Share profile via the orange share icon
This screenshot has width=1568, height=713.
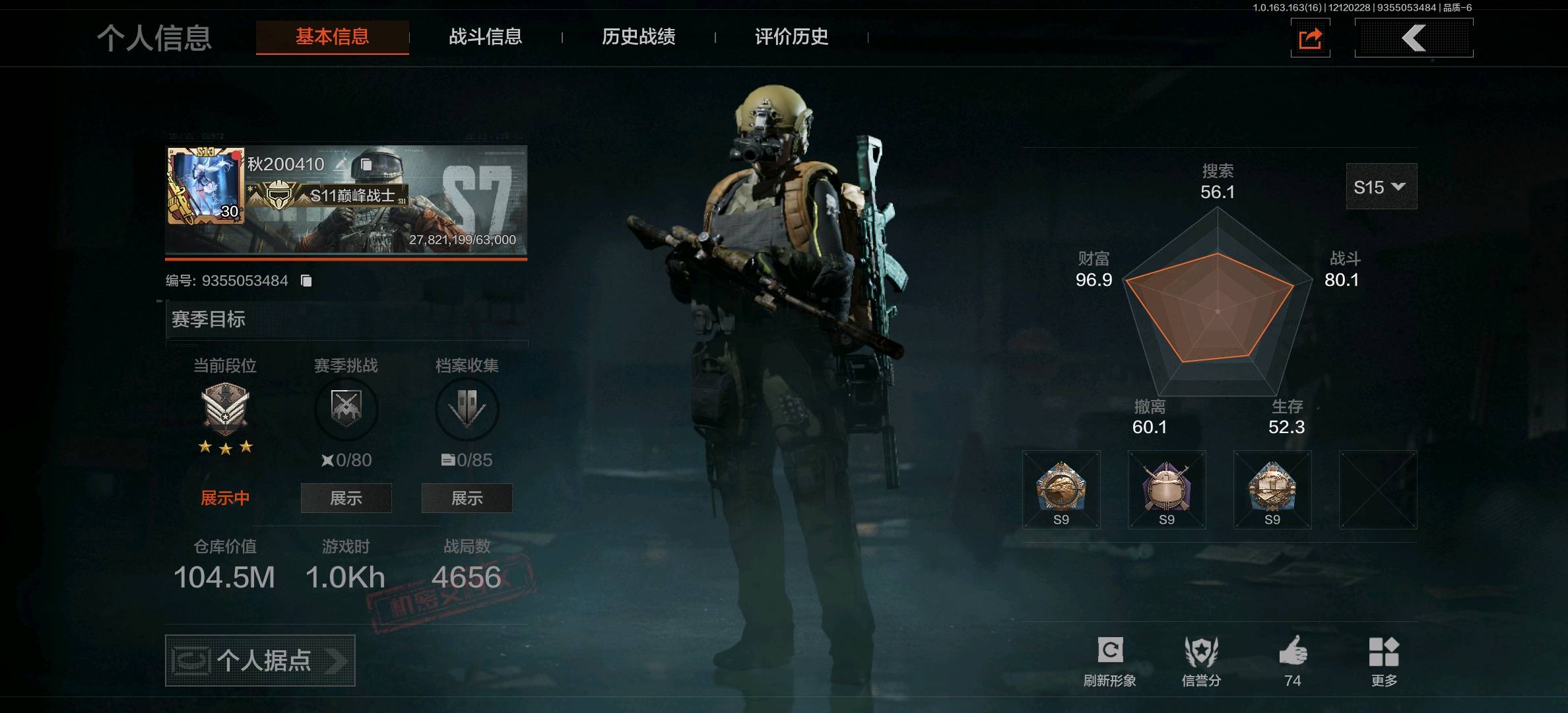coord(1310,38)
